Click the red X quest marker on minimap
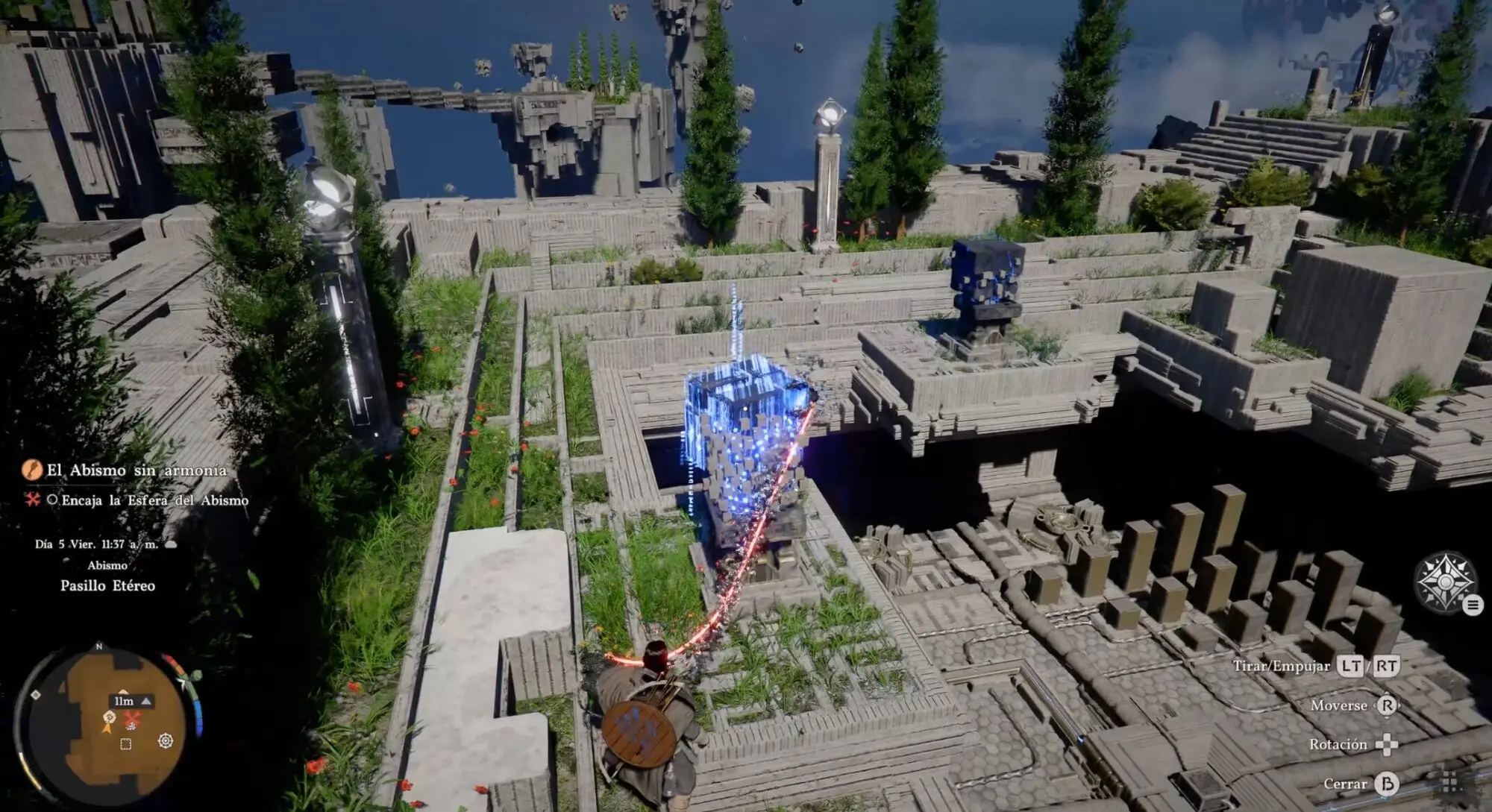 (132, 720)
